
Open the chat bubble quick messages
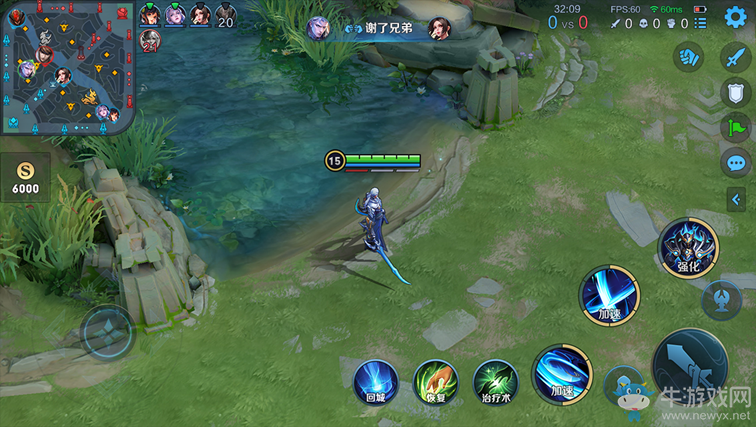(736, 163)
